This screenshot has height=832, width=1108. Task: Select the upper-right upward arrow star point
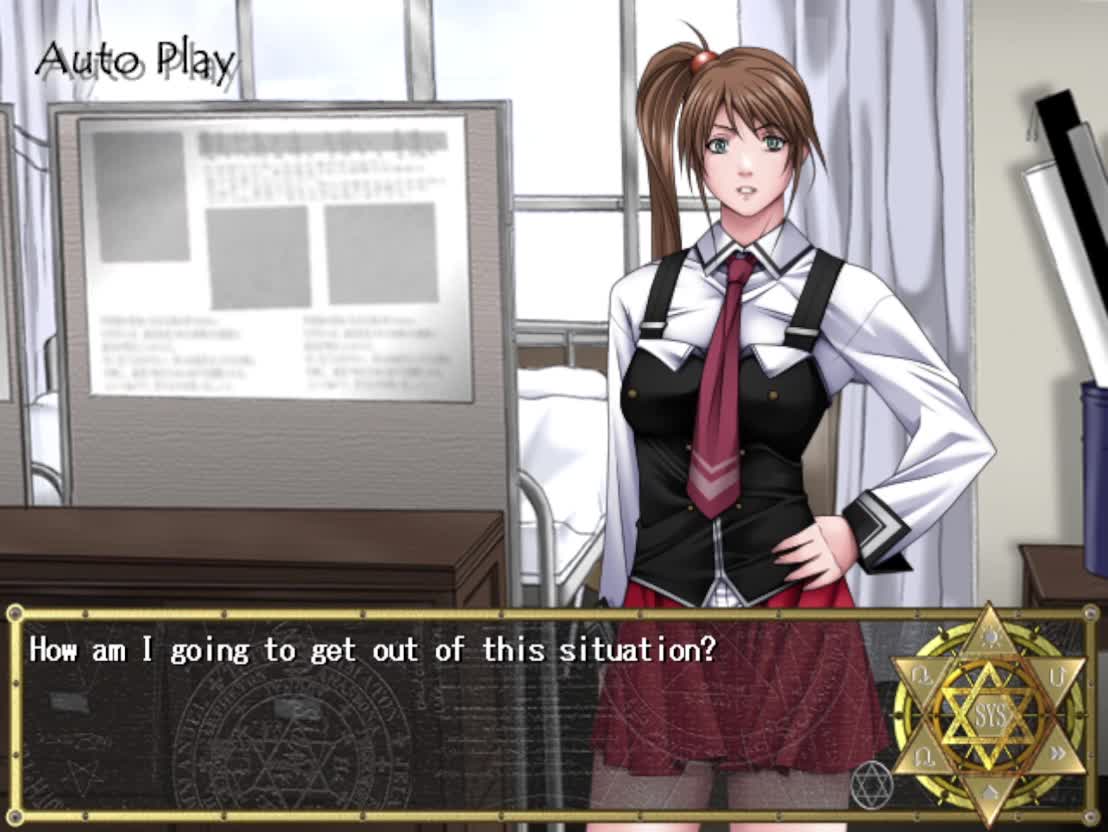(1057, 677)
